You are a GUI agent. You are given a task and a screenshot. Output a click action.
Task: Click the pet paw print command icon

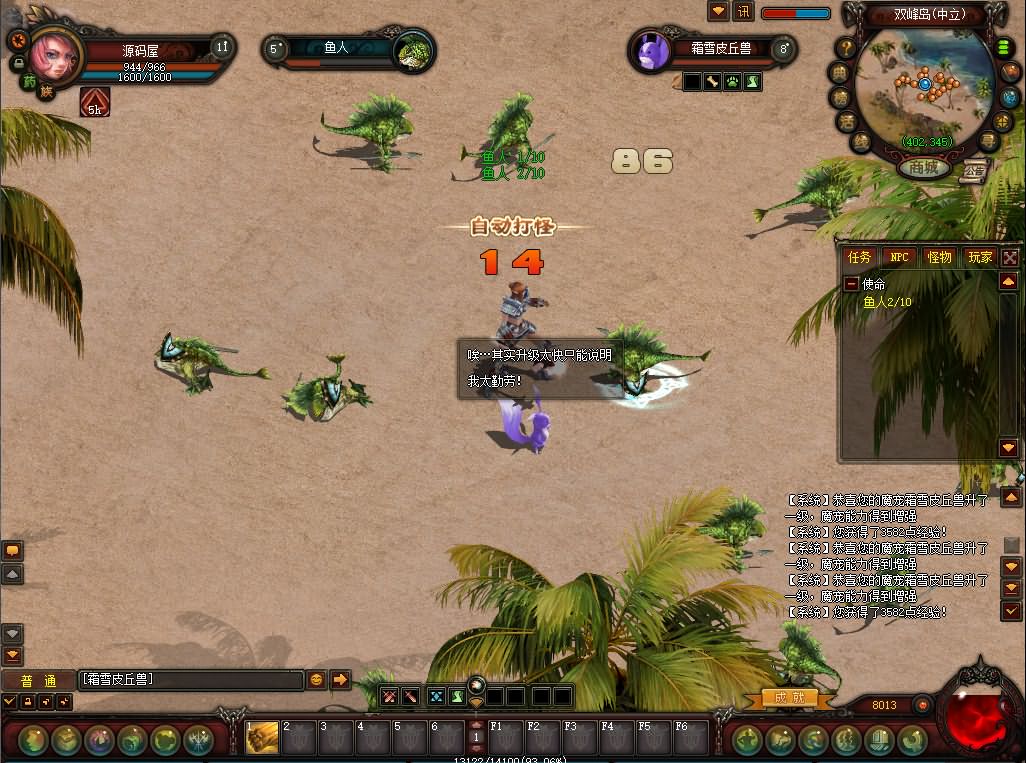point(732,81)
